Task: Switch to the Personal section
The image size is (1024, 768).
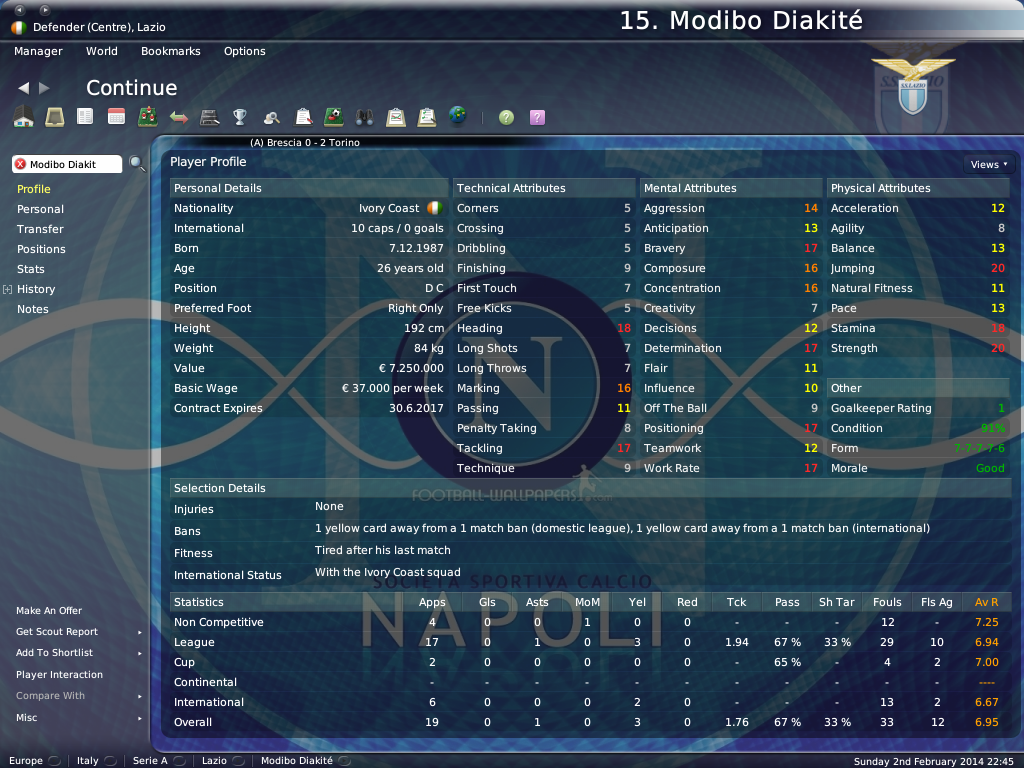Action: (x=40, y=209)
